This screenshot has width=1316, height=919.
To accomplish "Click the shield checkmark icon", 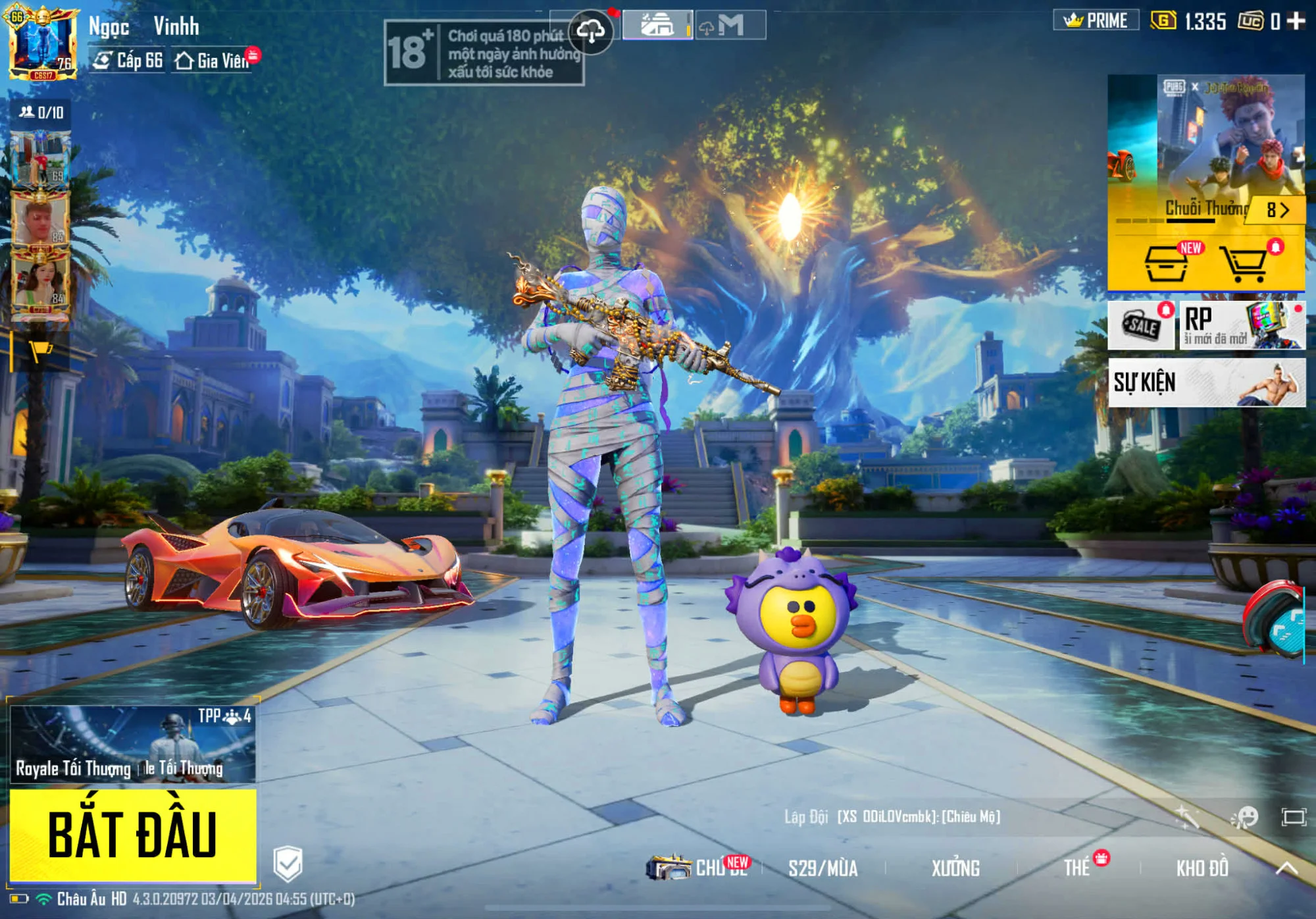I will (288, 863).
